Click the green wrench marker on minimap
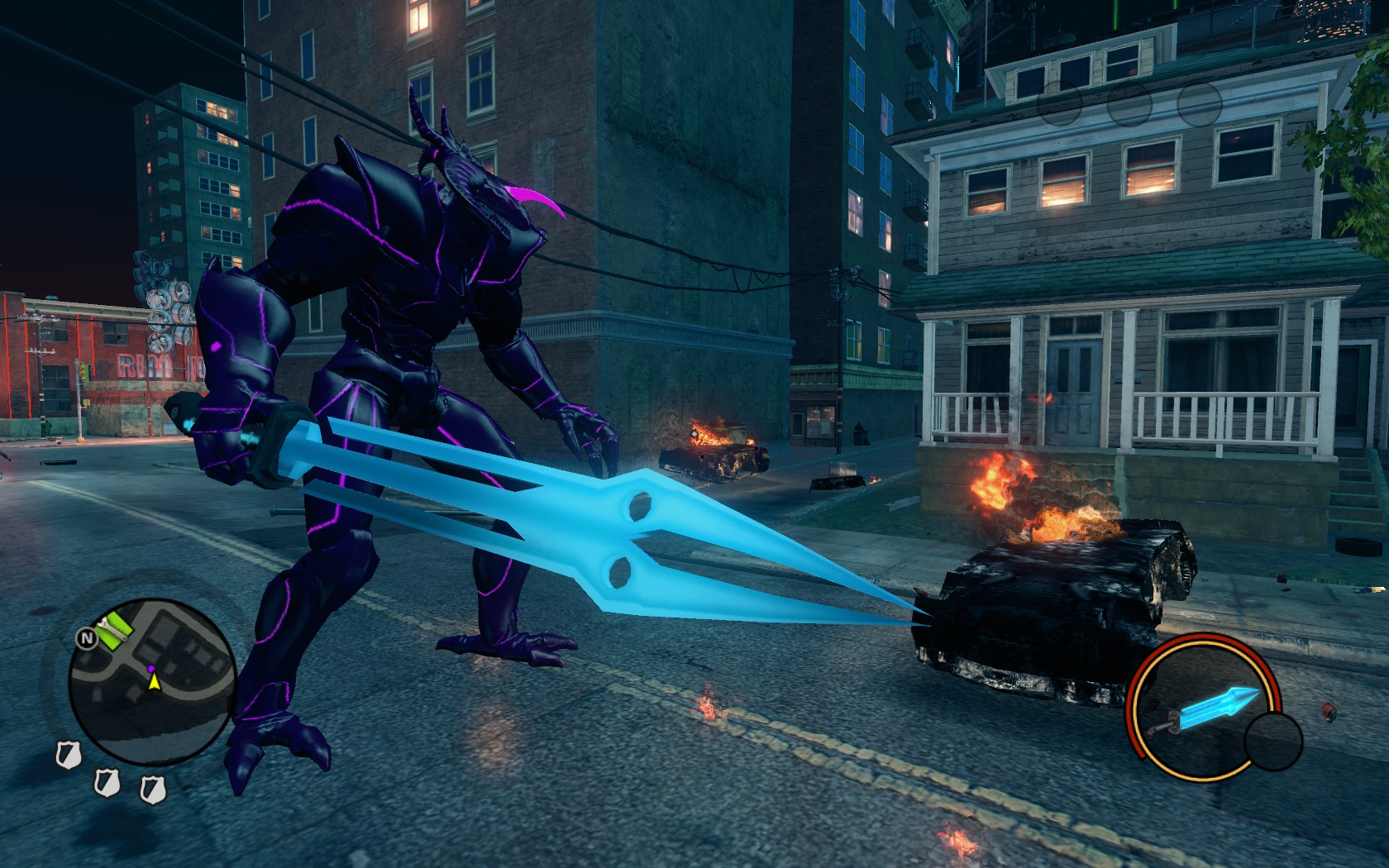This screenshot has width=1389, height=868. pos(113,631)
